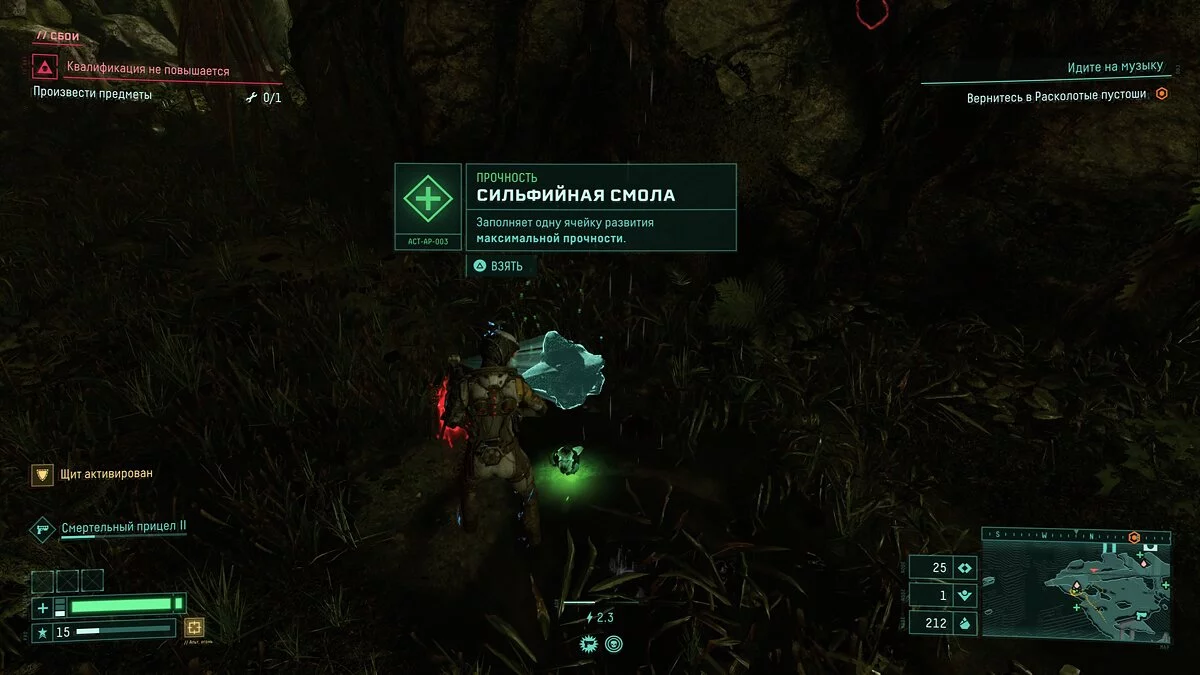Select the 'Щит активирован' shield icon
Screen dimensions: 1200x675
pyautogui.click(x=42, y=475)
